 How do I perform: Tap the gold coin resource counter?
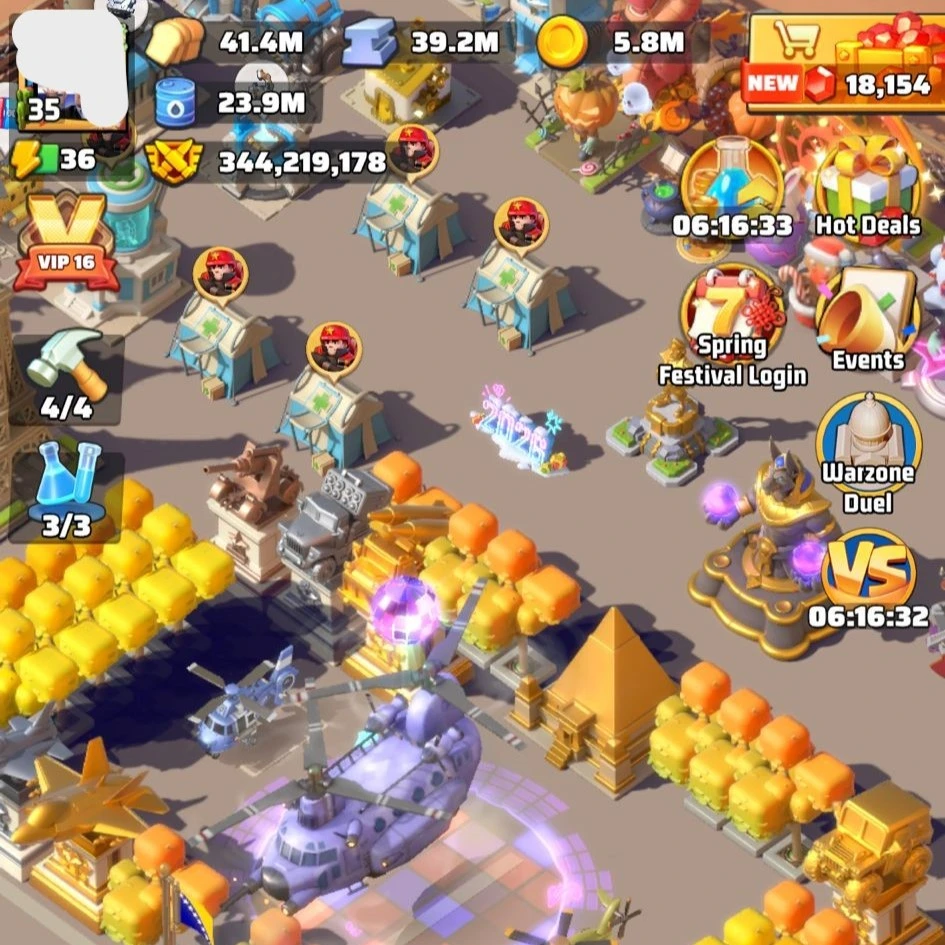tap(612, 42)
